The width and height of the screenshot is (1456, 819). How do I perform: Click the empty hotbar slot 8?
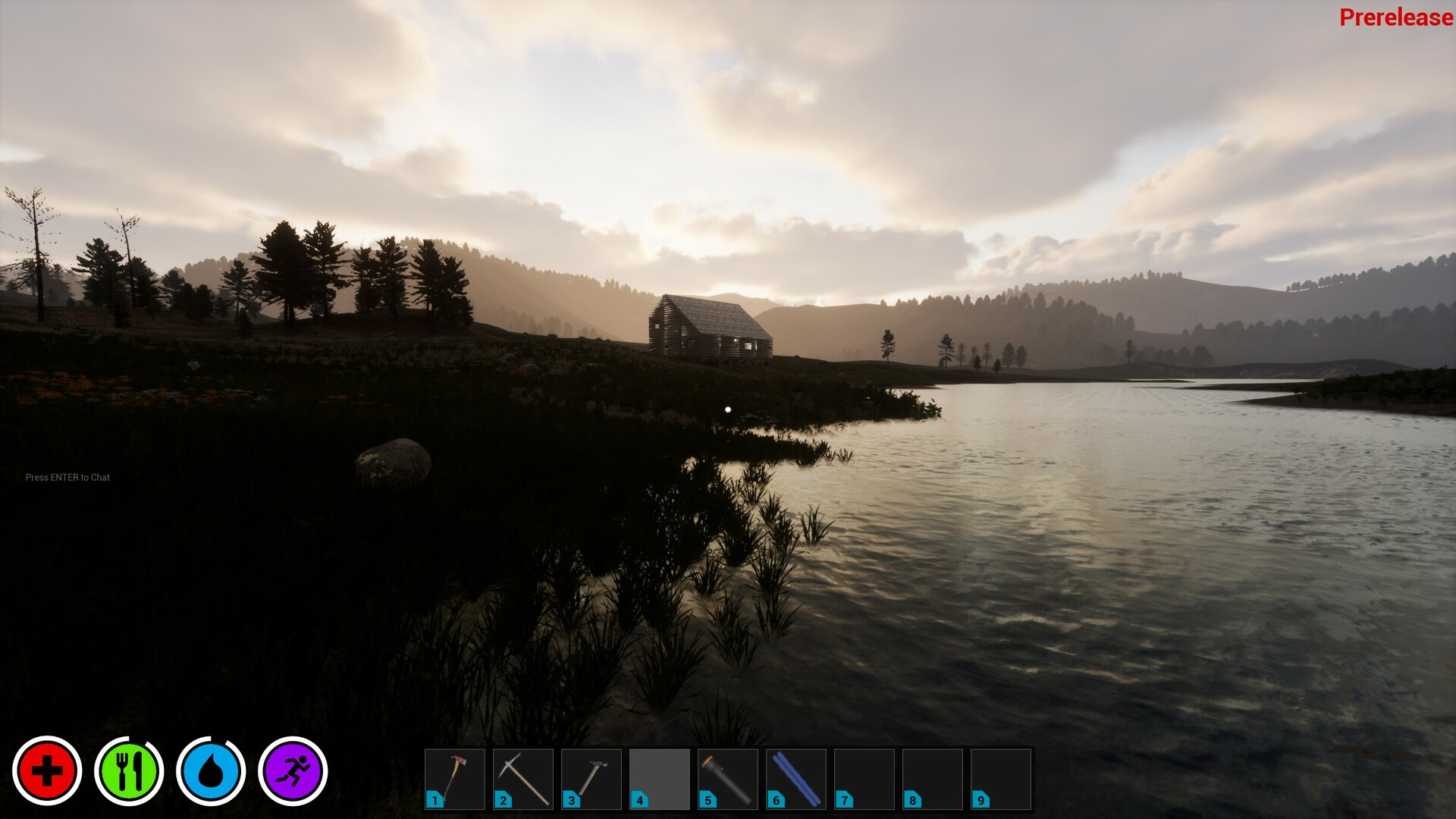[933, 778]
